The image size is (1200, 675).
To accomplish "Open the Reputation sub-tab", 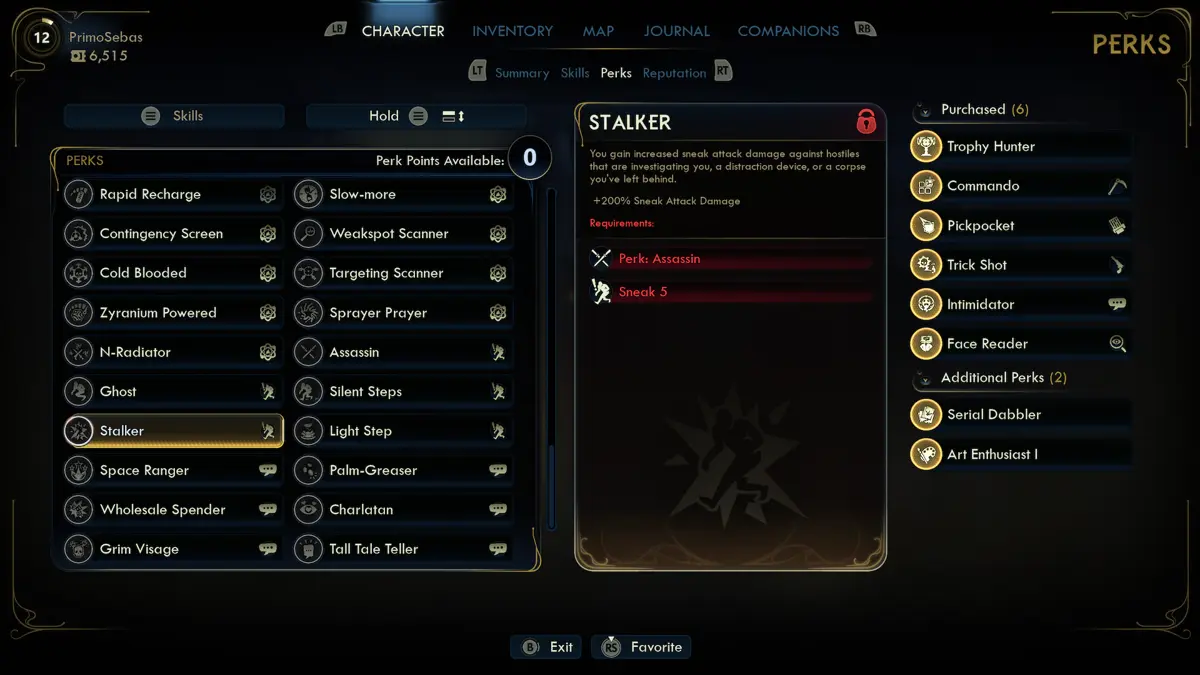I will coord(674,73).
